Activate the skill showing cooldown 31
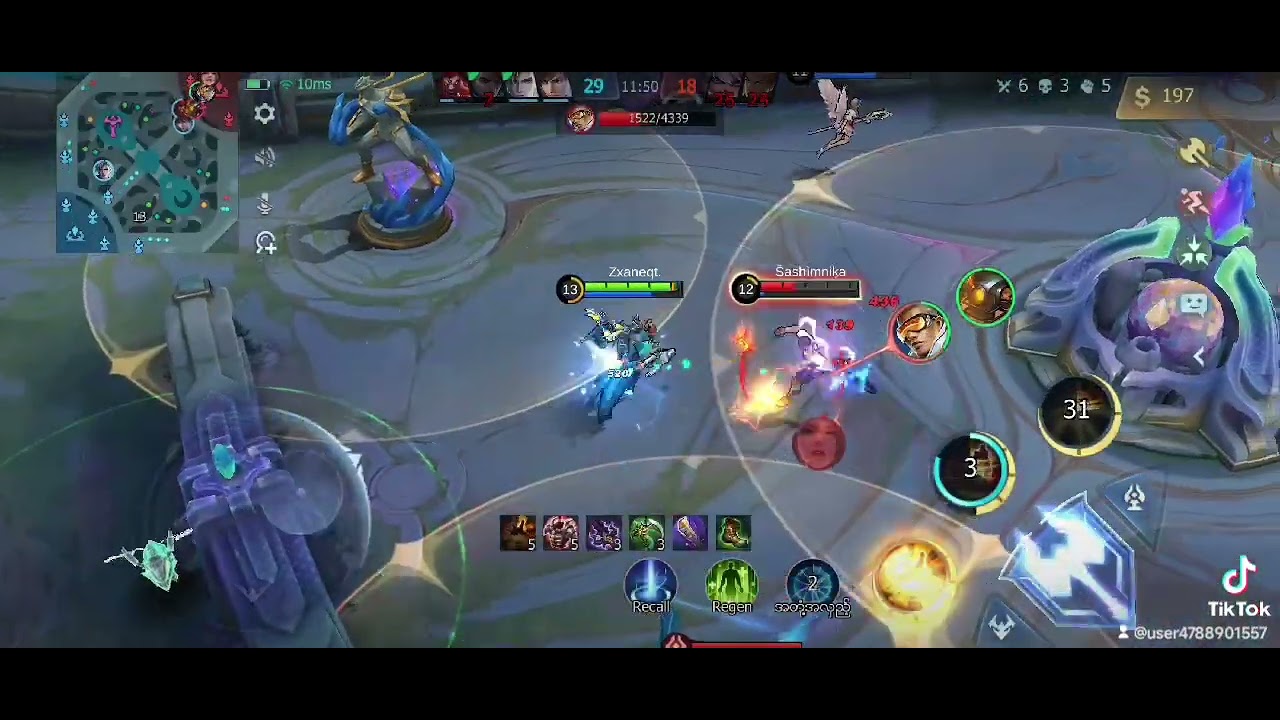This screenshot has height=720, width=1280. [x=1077, y=410]
